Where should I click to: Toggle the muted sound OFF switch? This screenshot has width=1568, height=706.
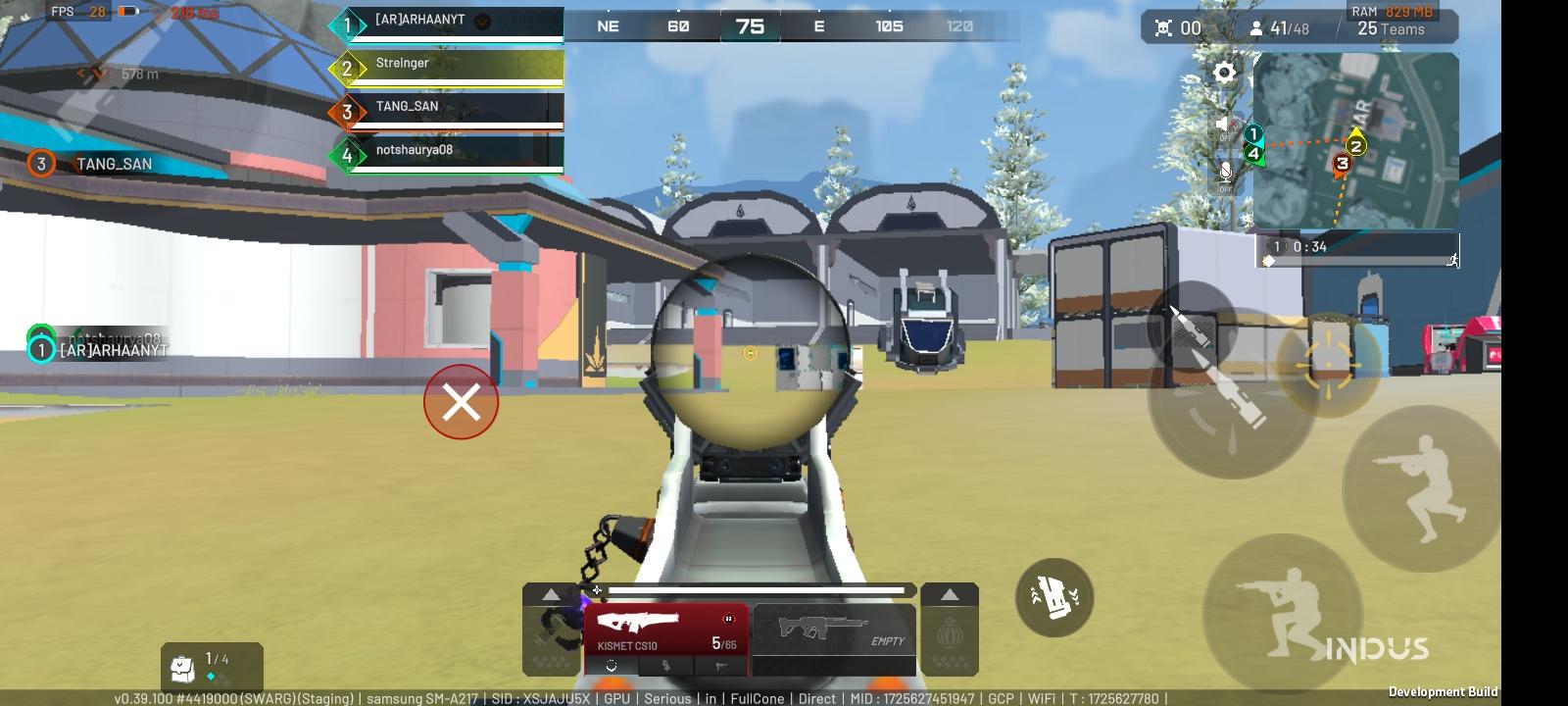click(x=1224, y=127)
